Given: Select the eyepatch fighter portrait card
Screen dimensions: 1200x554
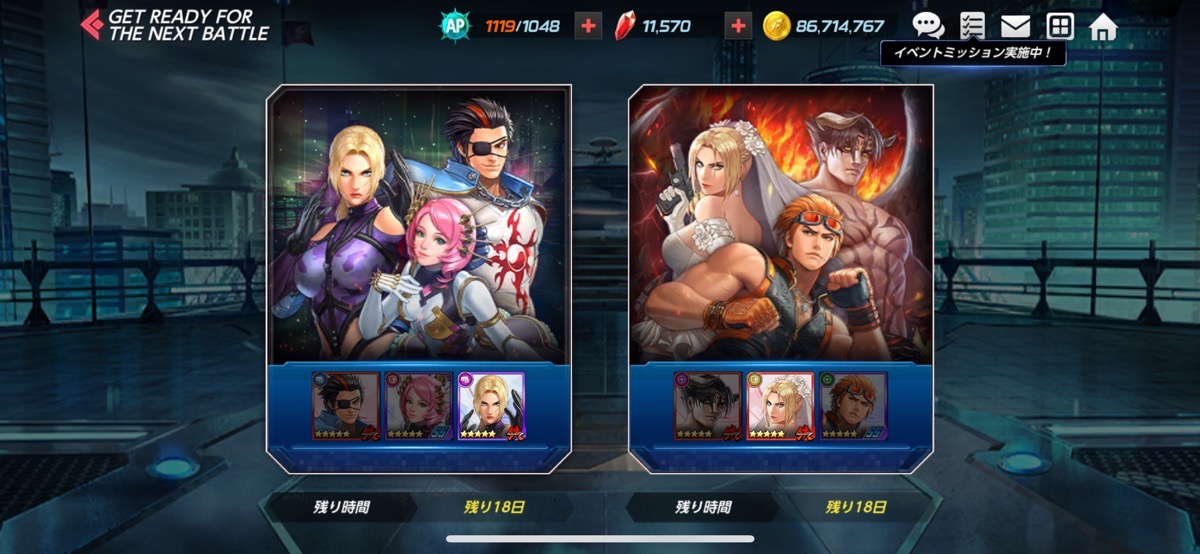Looking at the screenshot, I should [346, 406].
